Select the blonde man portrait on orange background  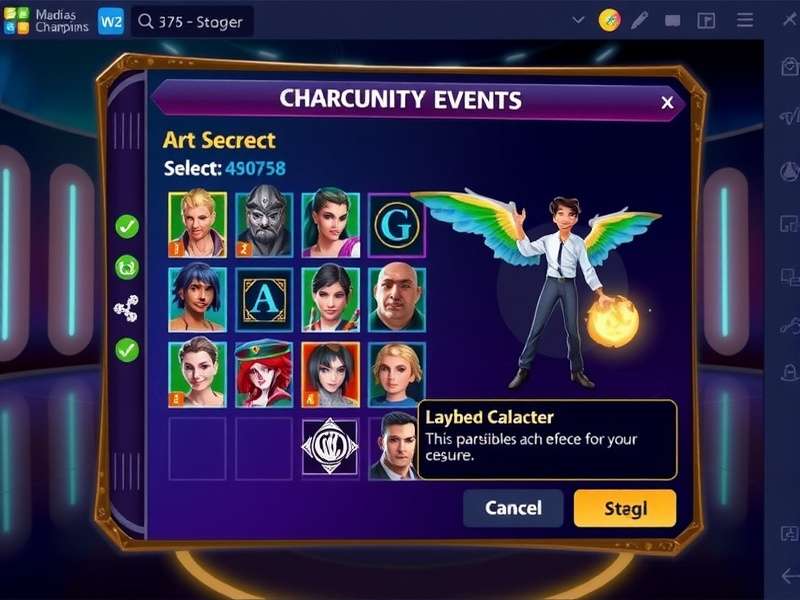coord(197,224)
